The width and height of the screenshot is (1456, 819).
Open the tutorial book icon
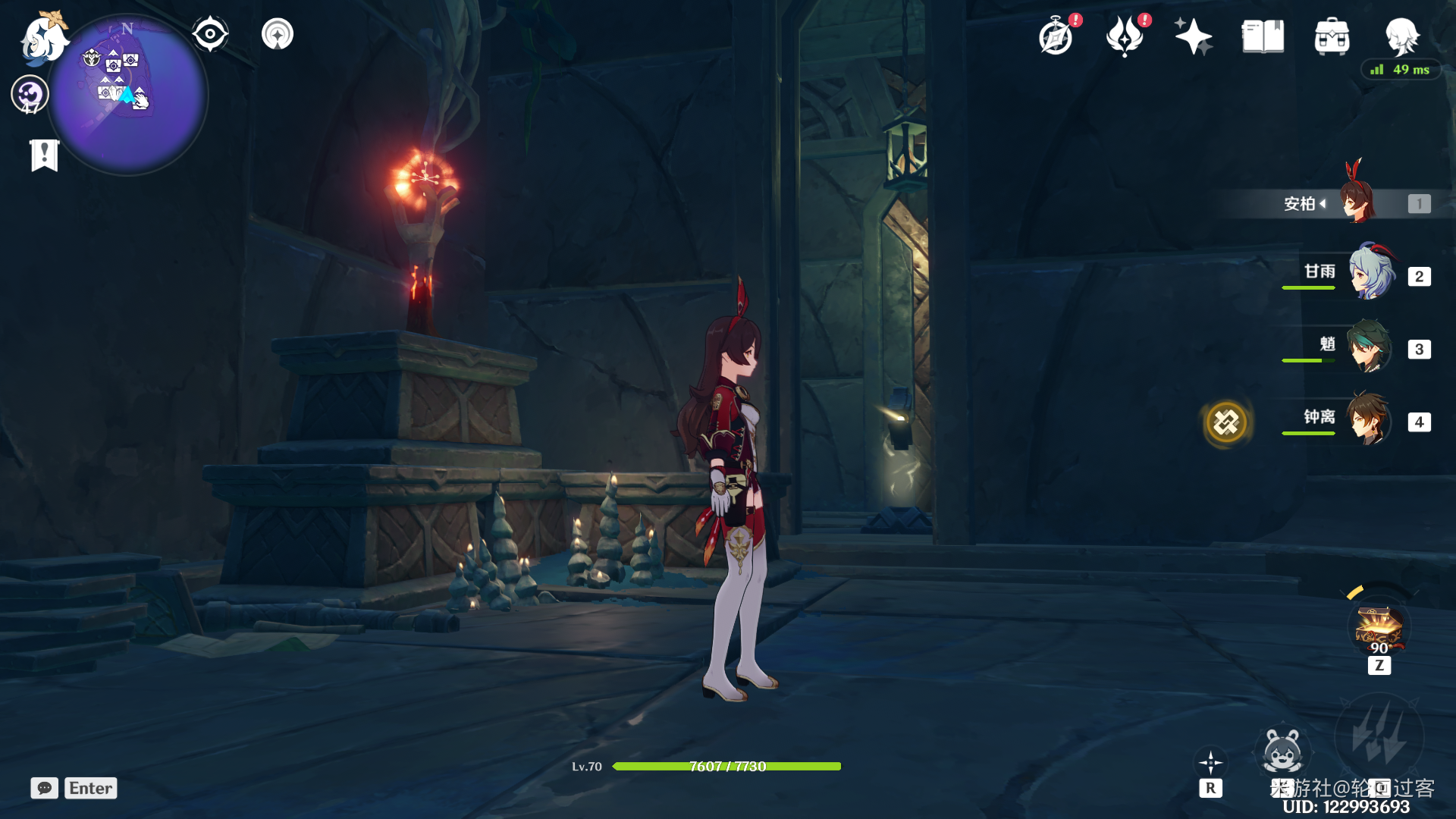1263,36
